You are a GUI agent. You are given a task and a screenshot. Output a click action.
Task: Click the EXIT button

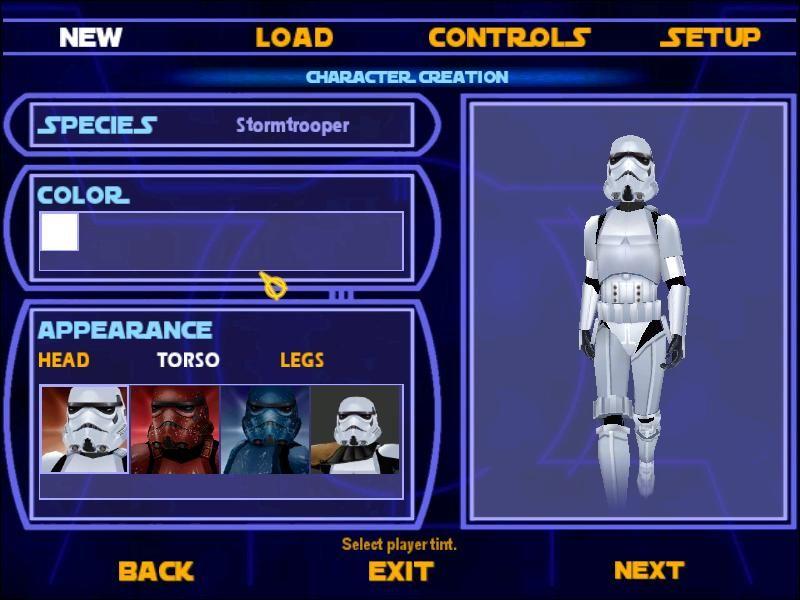[x=400, y=571]
